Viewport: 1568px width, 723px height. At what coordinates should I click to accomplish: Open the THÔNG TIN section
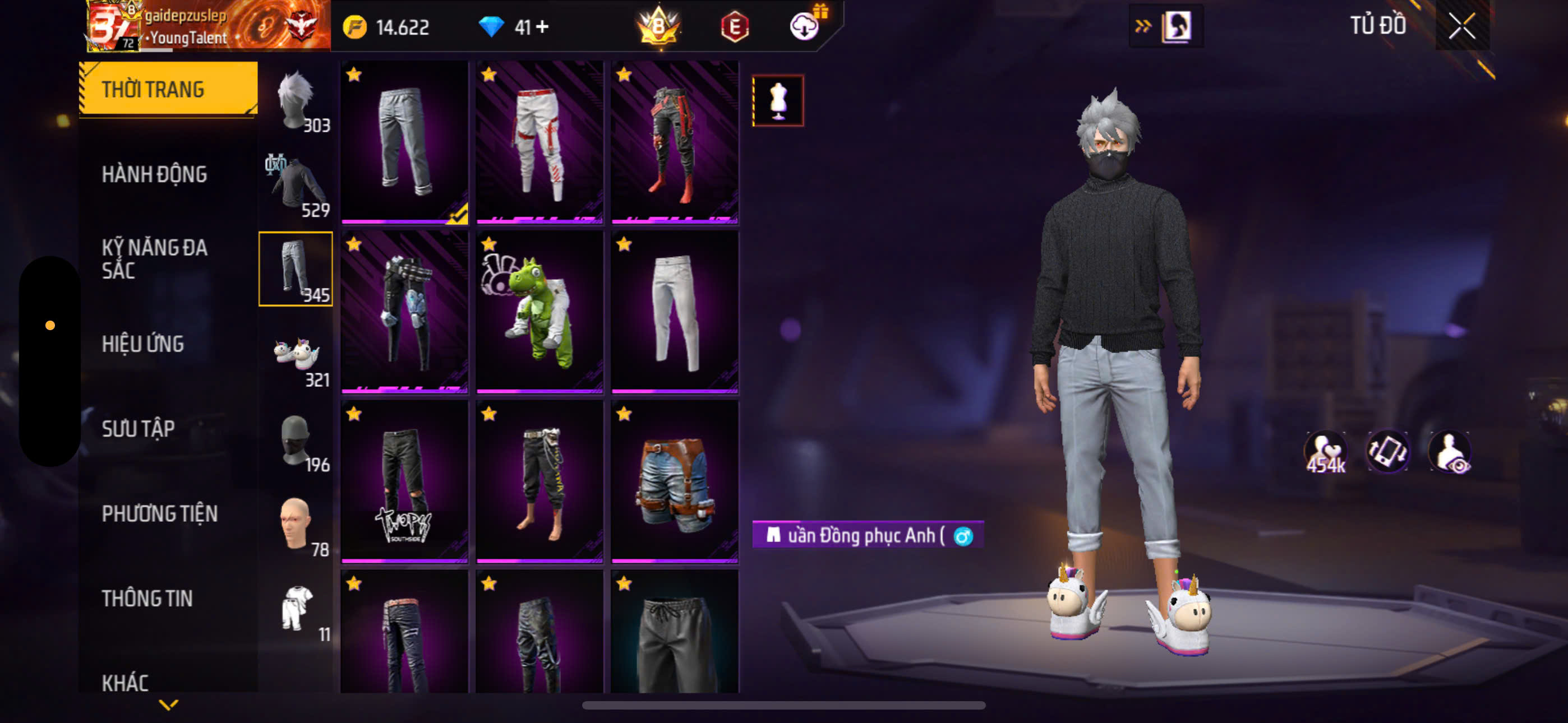147,598
